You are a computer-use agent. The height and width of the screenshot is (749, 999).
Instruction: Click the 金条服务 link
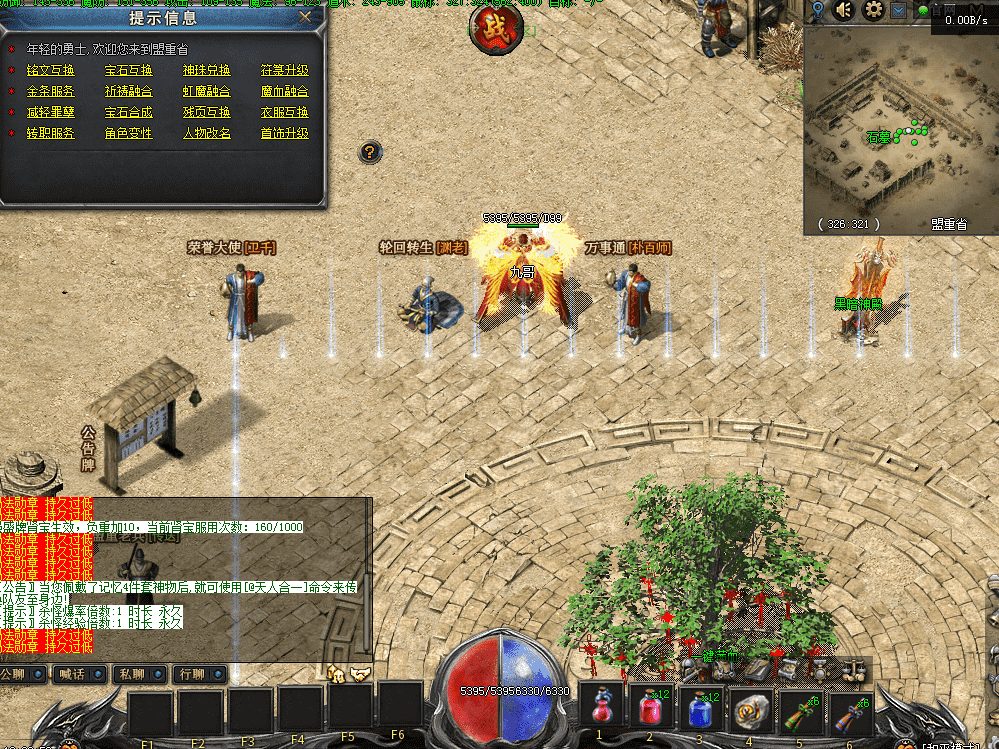pos(51,92)
